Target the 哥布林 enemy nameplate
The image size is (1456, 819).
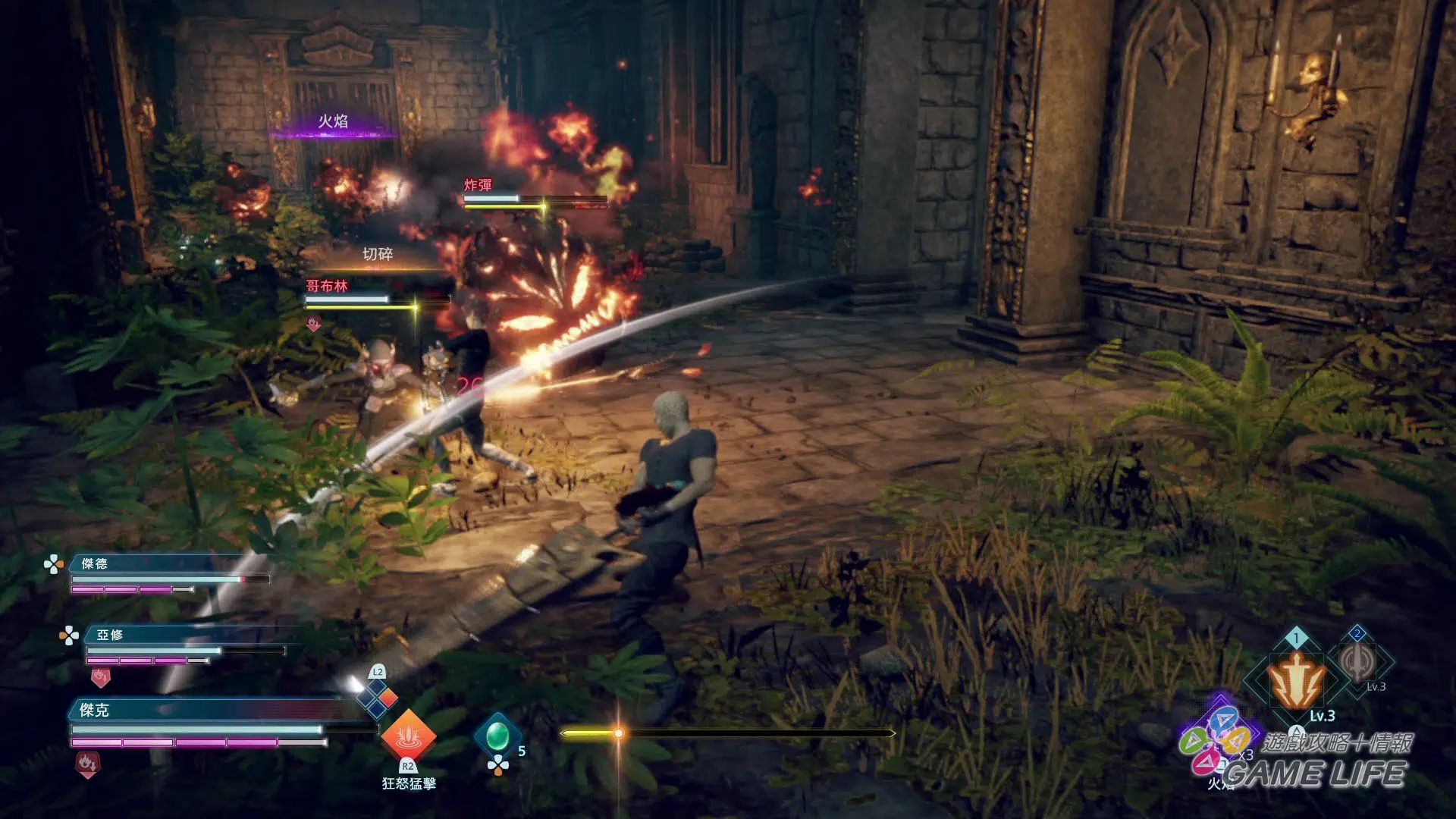tap(327, 286)
